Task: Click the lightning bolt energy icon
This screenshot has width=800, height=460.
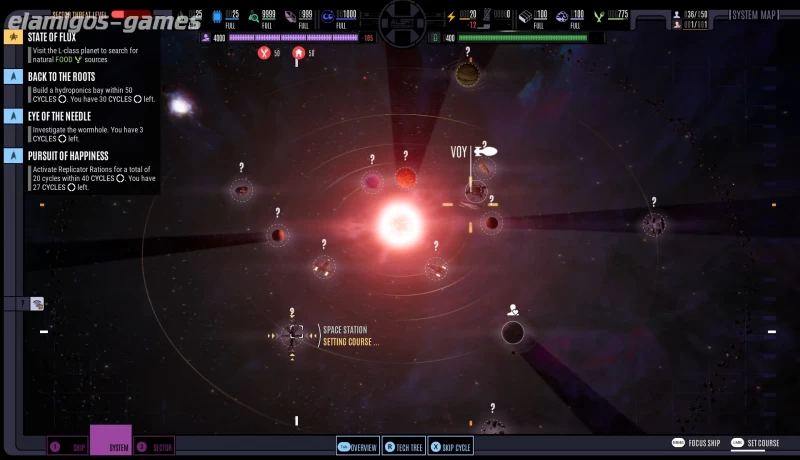Action: [x=450, y=16]
